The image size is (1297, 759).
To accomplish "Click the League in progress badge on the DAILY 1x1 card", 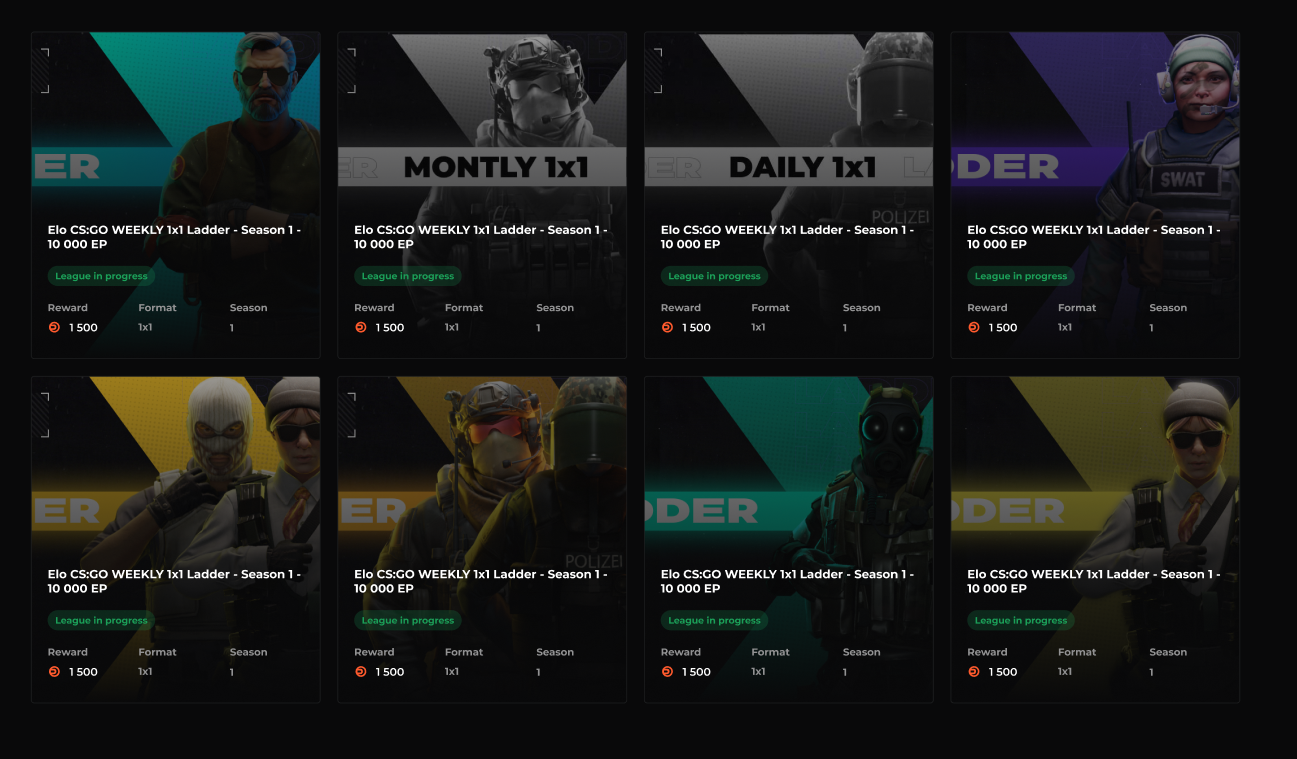I will [x=714, y=276].
